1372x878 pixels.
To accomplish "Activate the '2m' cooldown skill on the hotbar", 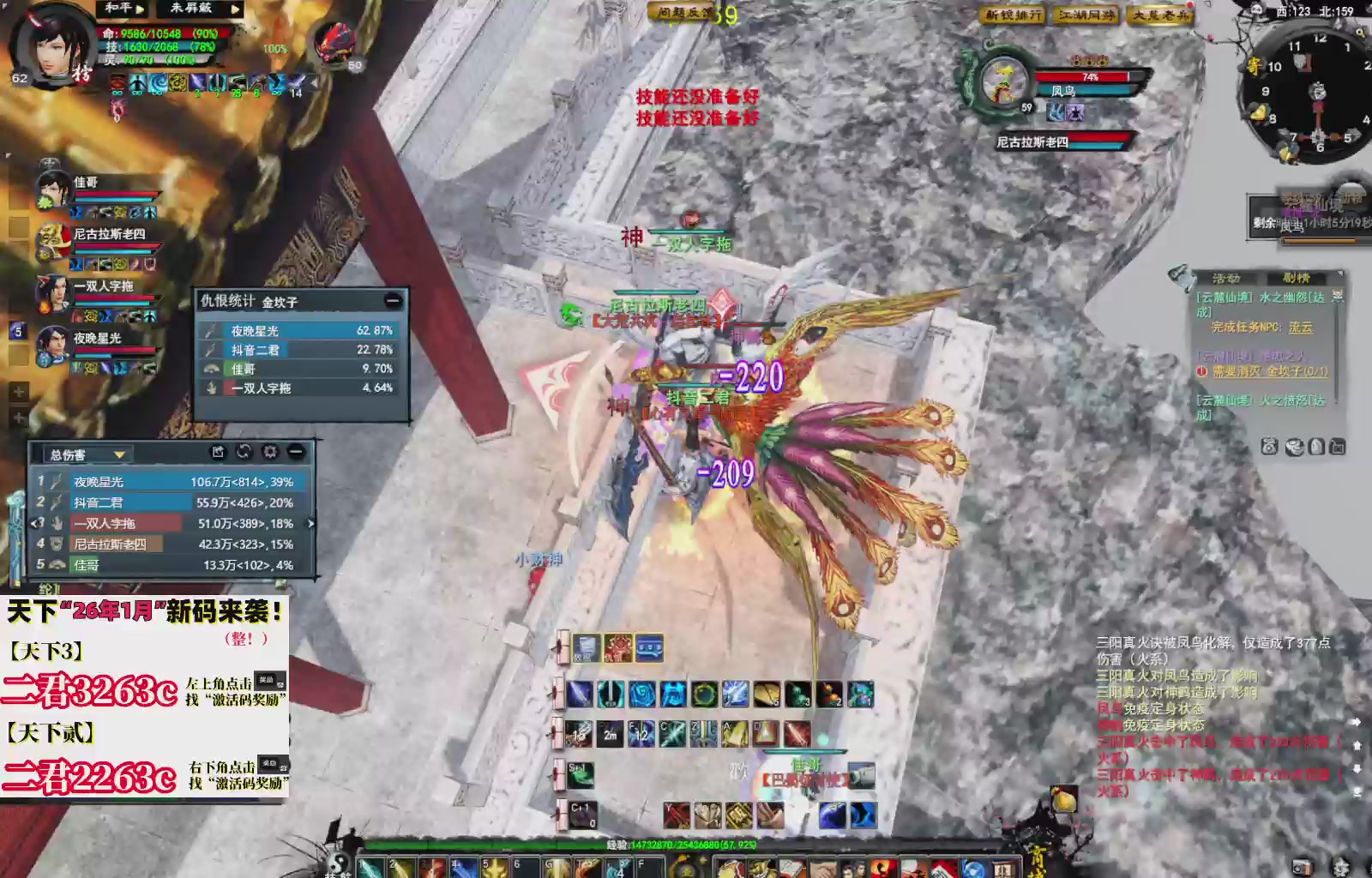I will coord(611,736).
